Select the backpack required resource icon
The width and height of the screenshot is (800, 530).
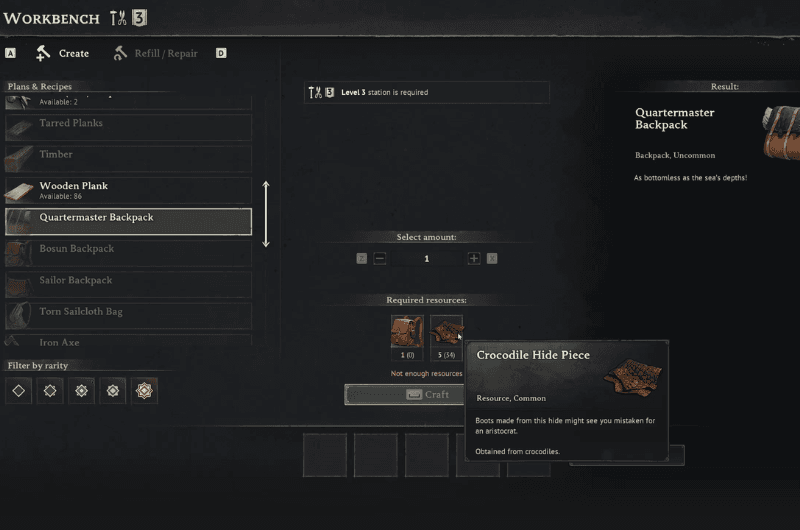(x=407, y=332)
